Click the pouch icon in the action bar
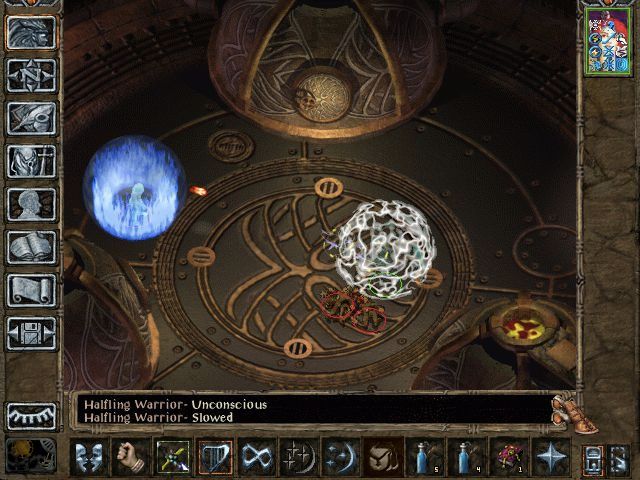Screen dimensions: 640x480 coord(381,456)
